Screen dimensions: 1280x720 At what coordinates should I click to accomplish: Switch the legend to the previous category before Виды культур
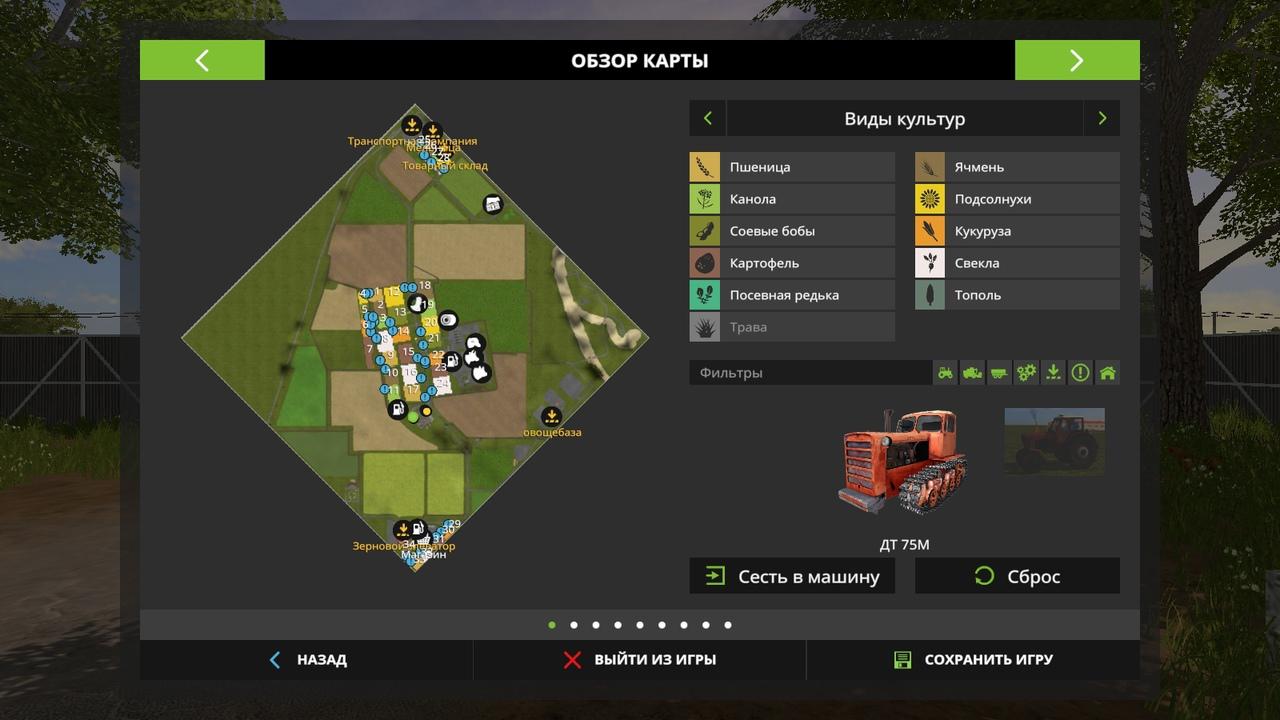pos(708,118)
